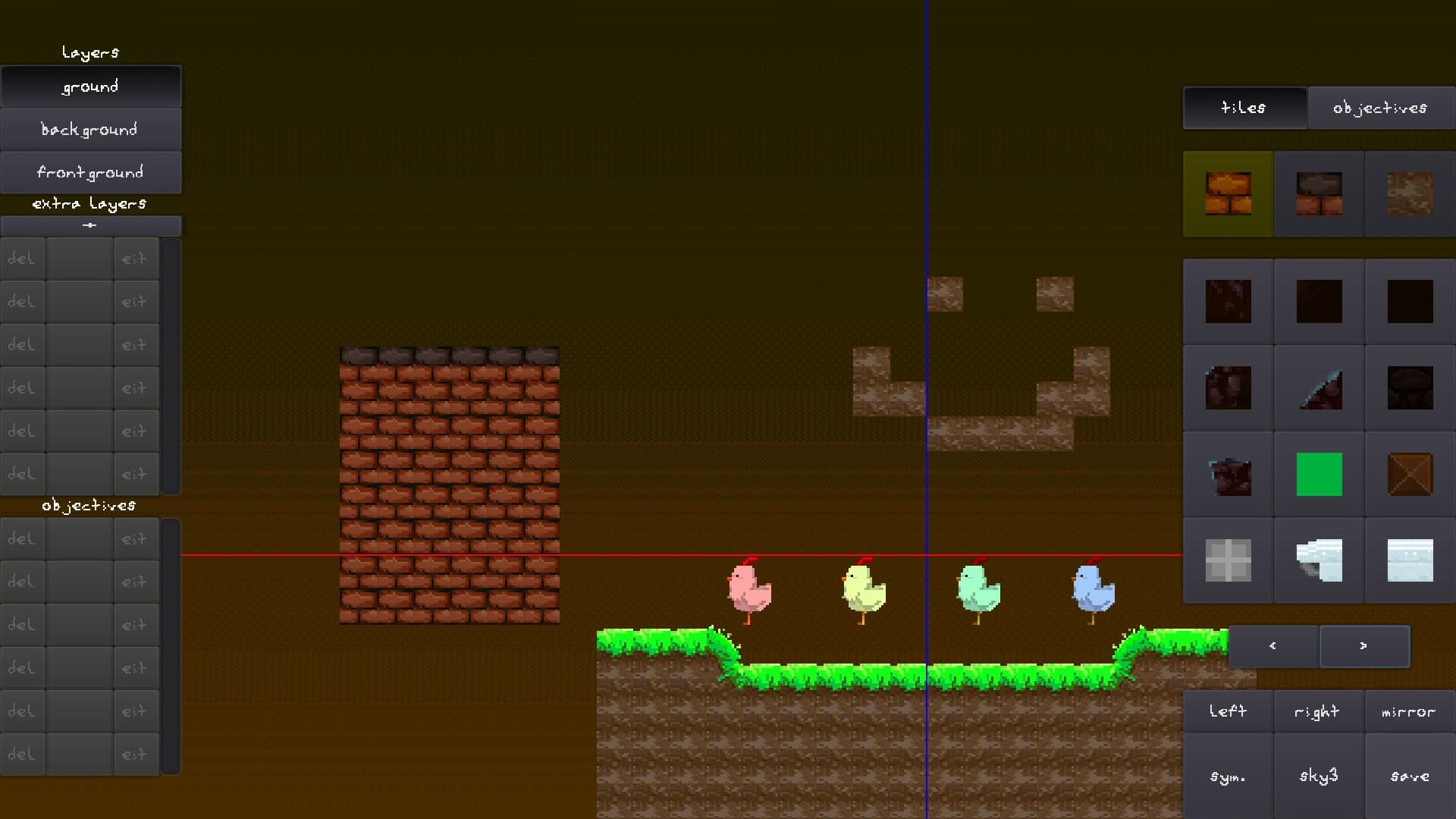Pick the solid green color tile

point(1319,474)
